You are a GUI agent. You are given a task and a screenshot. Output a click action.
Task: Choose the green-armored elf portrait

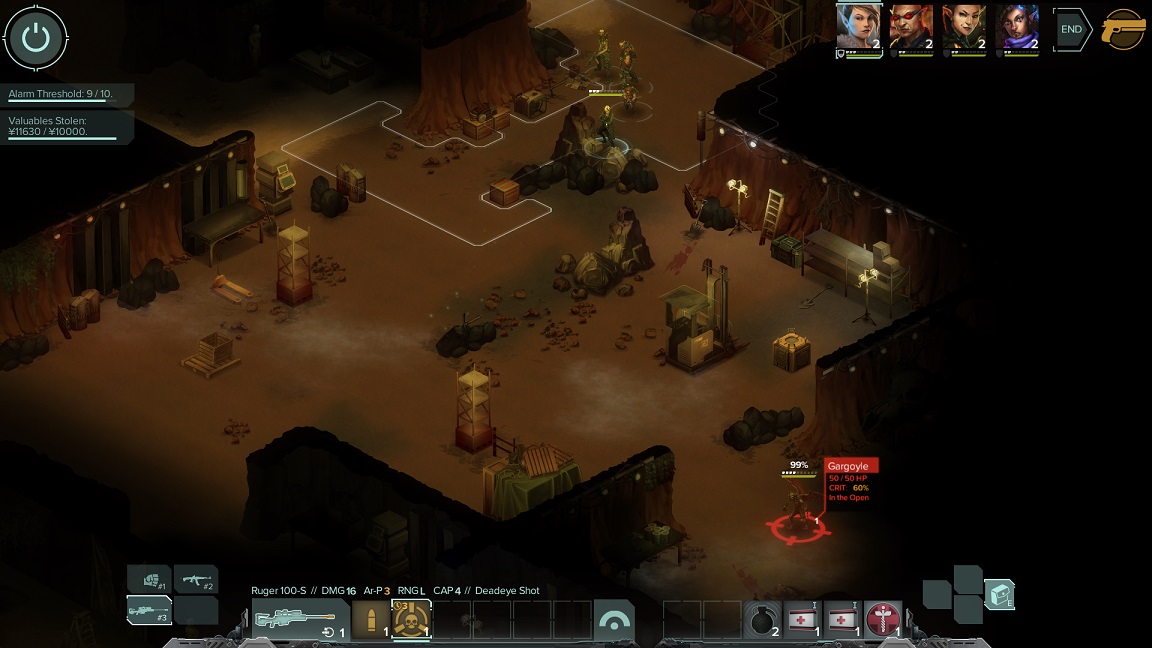pos(964,27)
